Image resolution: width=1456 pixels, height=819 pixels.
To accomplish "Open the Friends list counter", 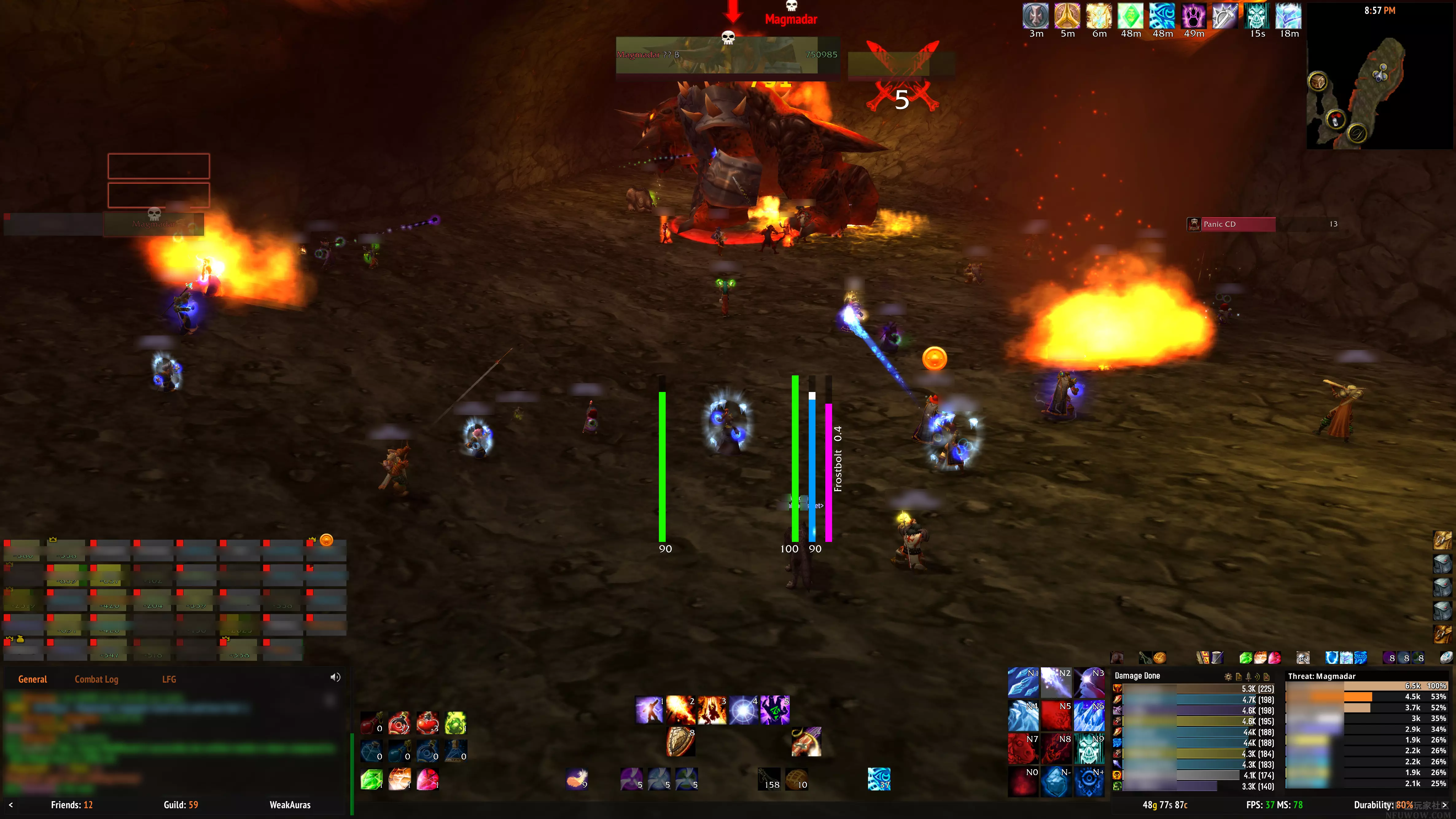I will click(x=72, y=805).
